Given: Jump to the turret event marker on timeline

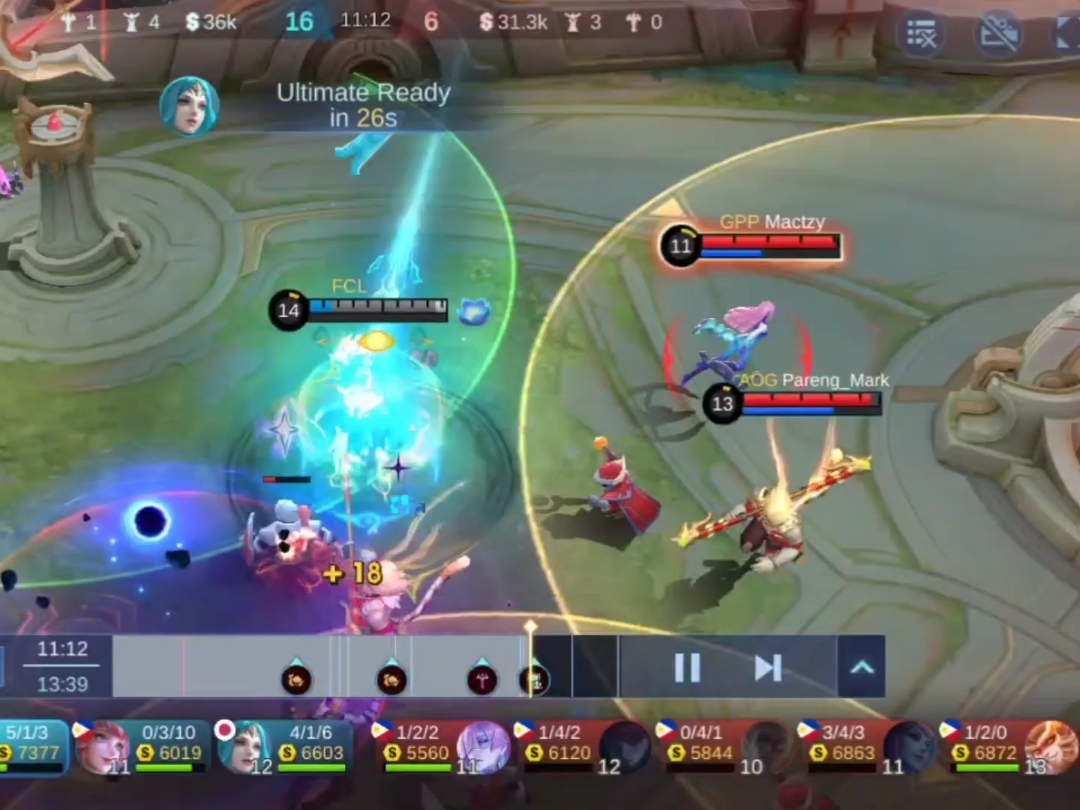Looking at the screenshot, I should (x=482, y=680).
